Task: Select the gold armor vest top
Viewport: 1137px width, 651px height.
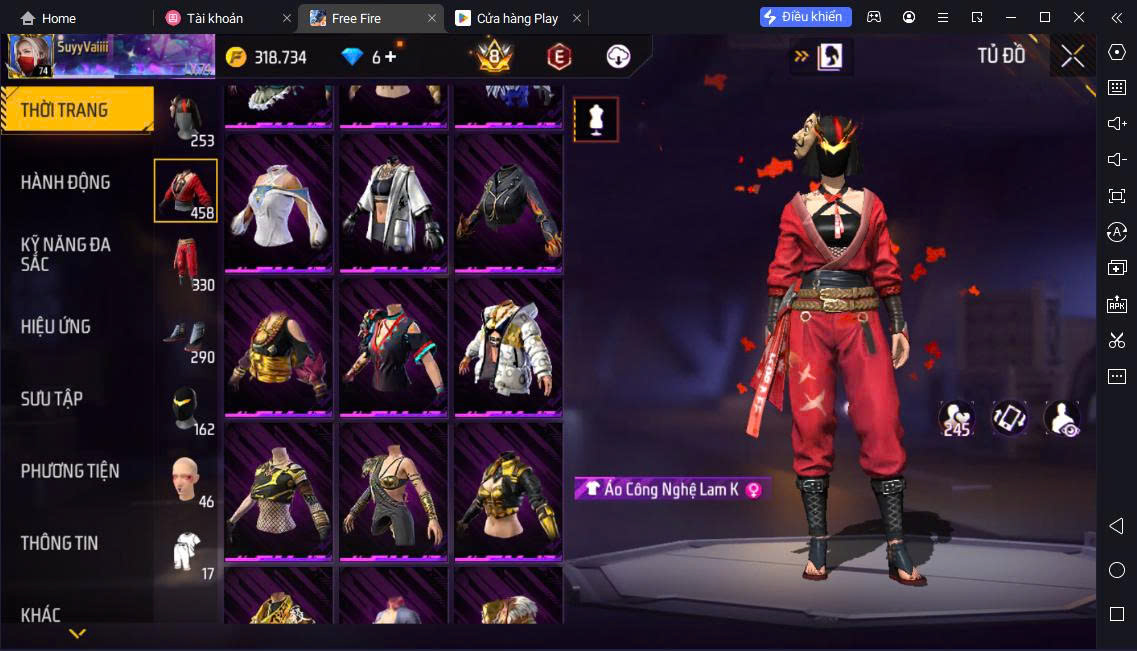Action: (x=278, y=347)
